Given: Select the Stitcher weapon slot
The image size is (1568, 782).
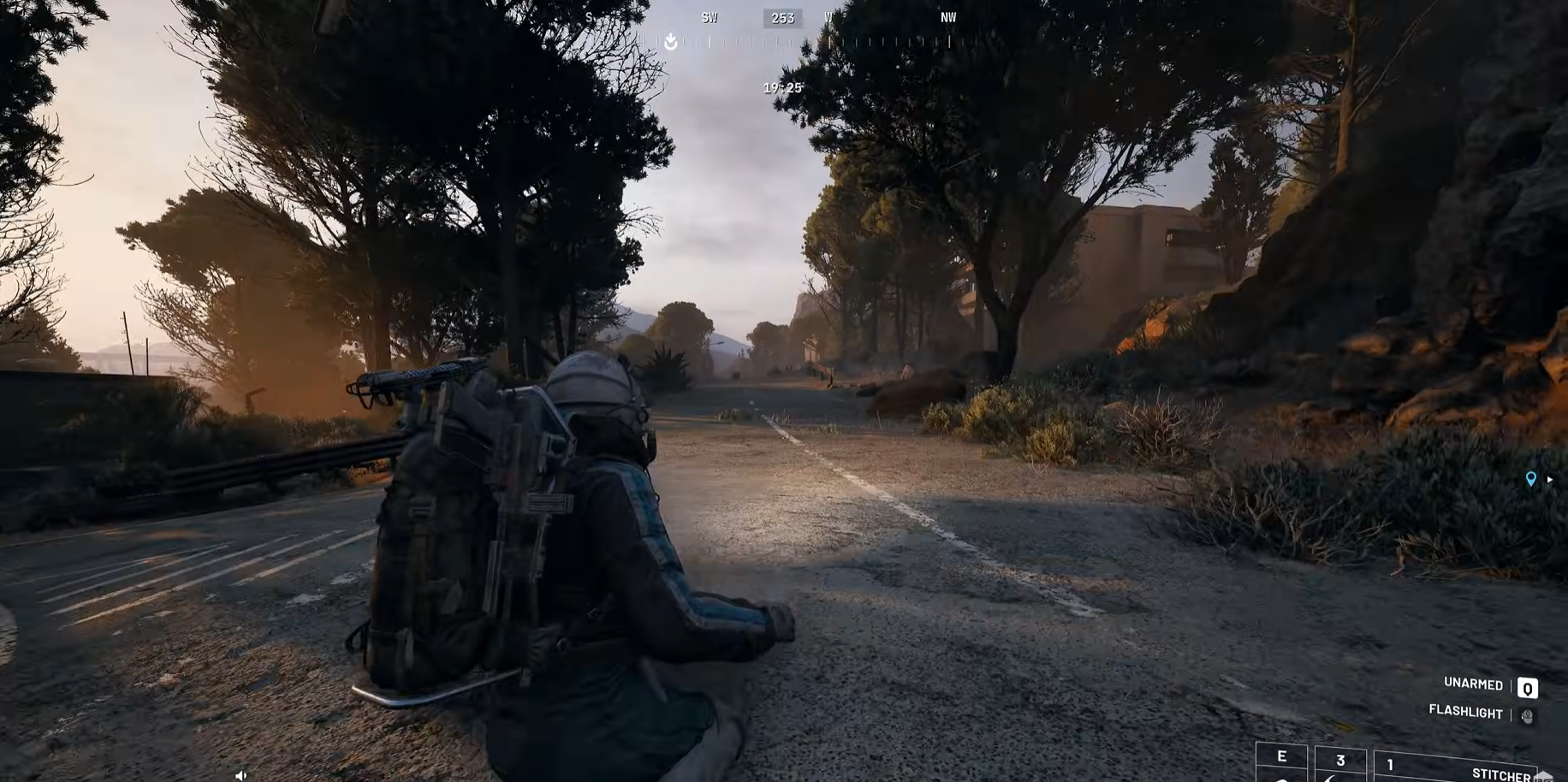Looking at the screenshot, I should pyautogui.click(x=1455, y=767).
